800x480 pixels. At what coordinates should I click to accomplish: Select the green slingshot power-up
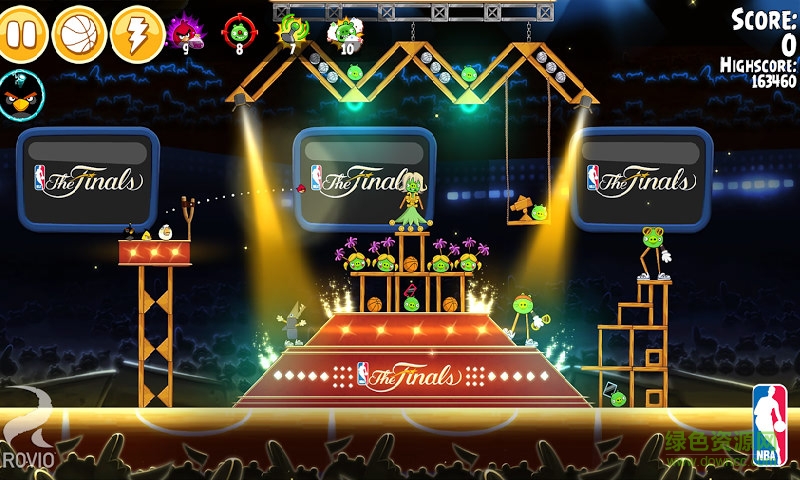[x=292, y=31]
